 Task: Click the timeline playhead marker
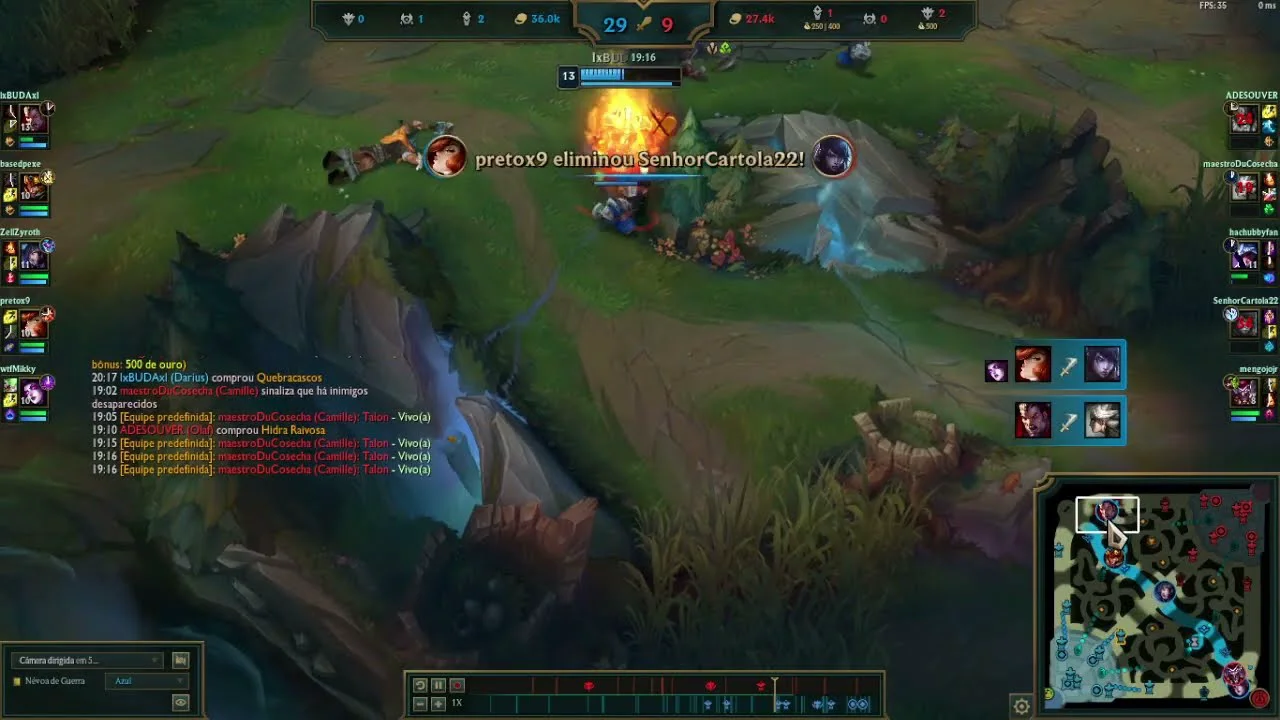(774, 685)
